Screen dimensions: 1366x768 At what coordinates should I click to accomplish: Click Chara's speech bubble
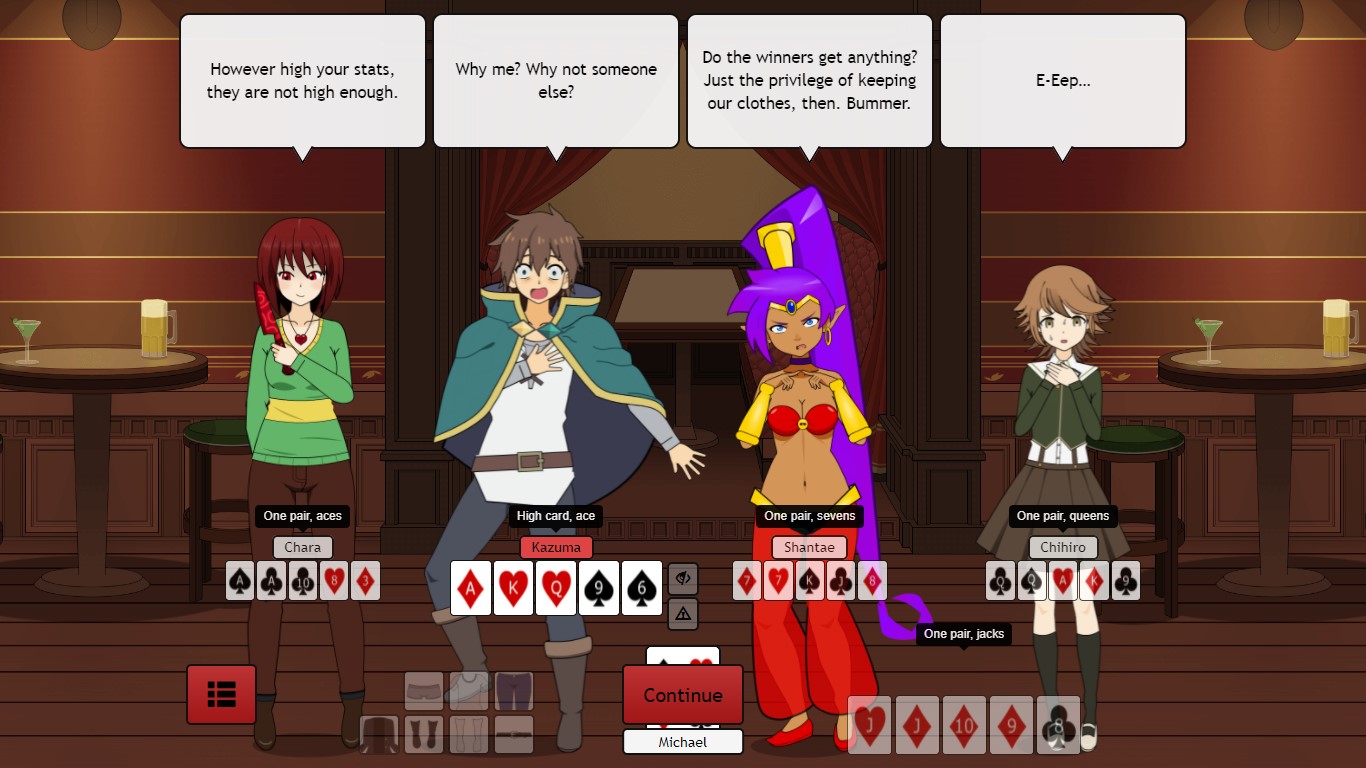click(302, 80)
